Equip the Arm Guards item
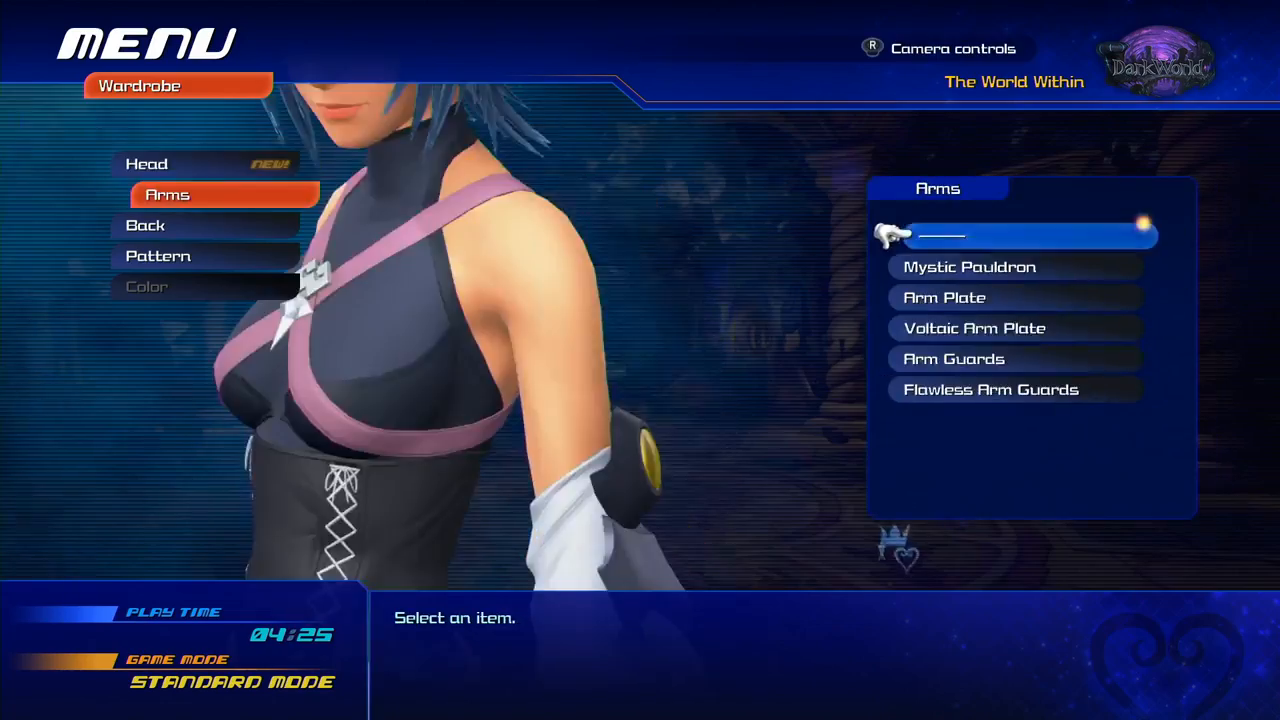The image size is (1280, 720). (x=1014, y=359)
